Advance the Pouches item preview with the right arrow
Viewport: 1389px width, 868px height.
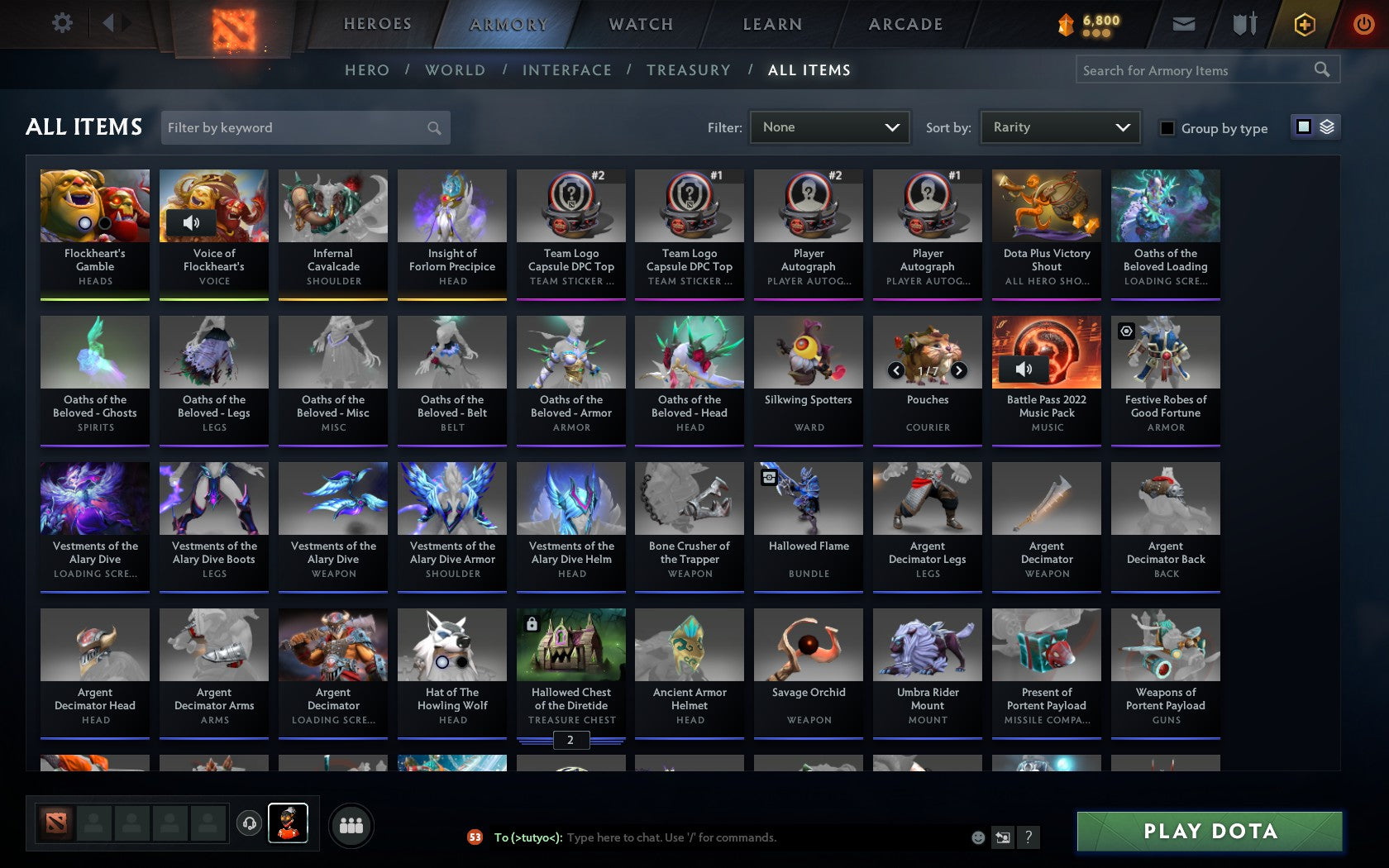point(959,370)
